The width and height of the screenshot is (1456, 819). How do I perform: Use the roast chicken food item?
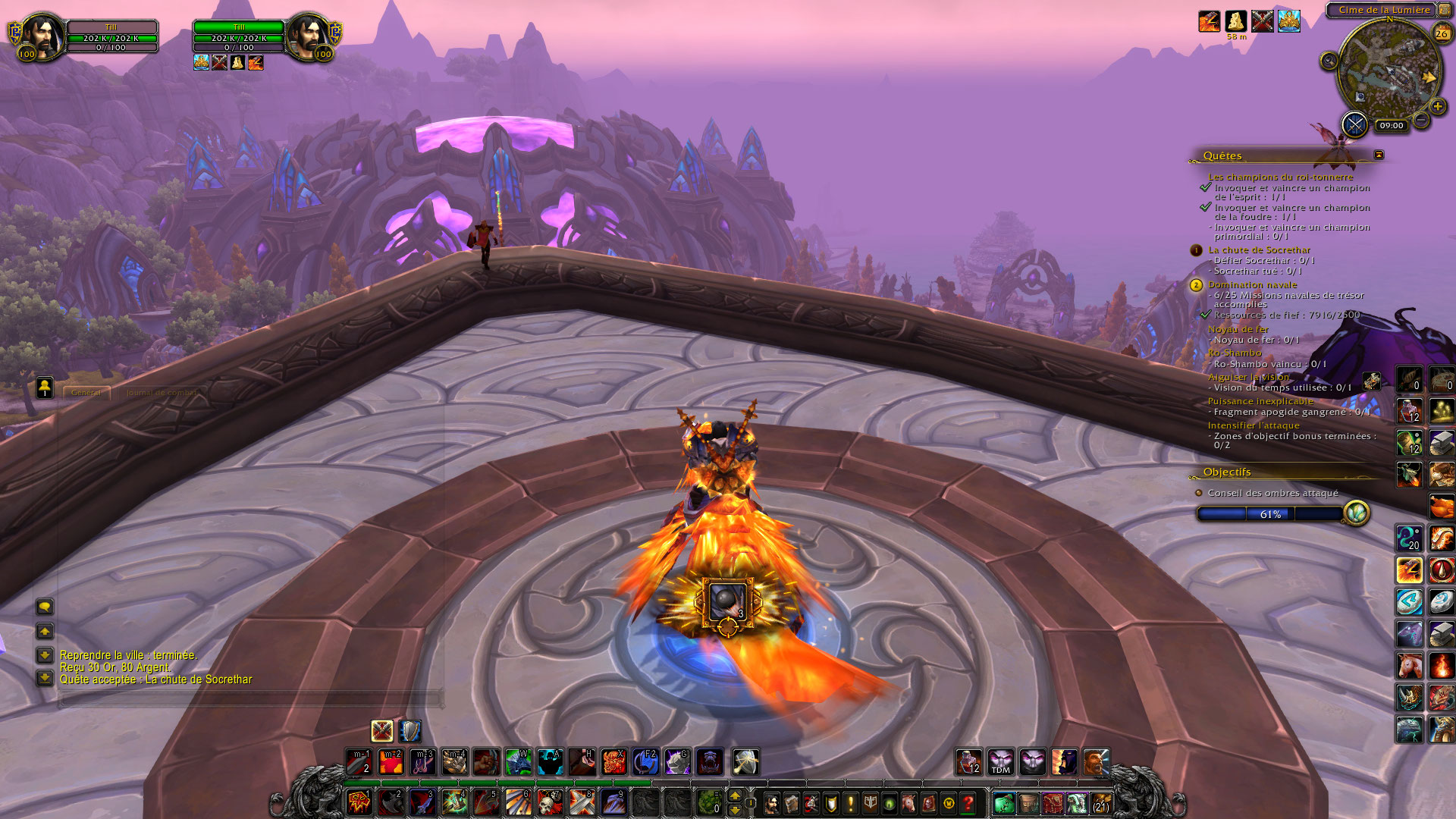point(1442,506)
